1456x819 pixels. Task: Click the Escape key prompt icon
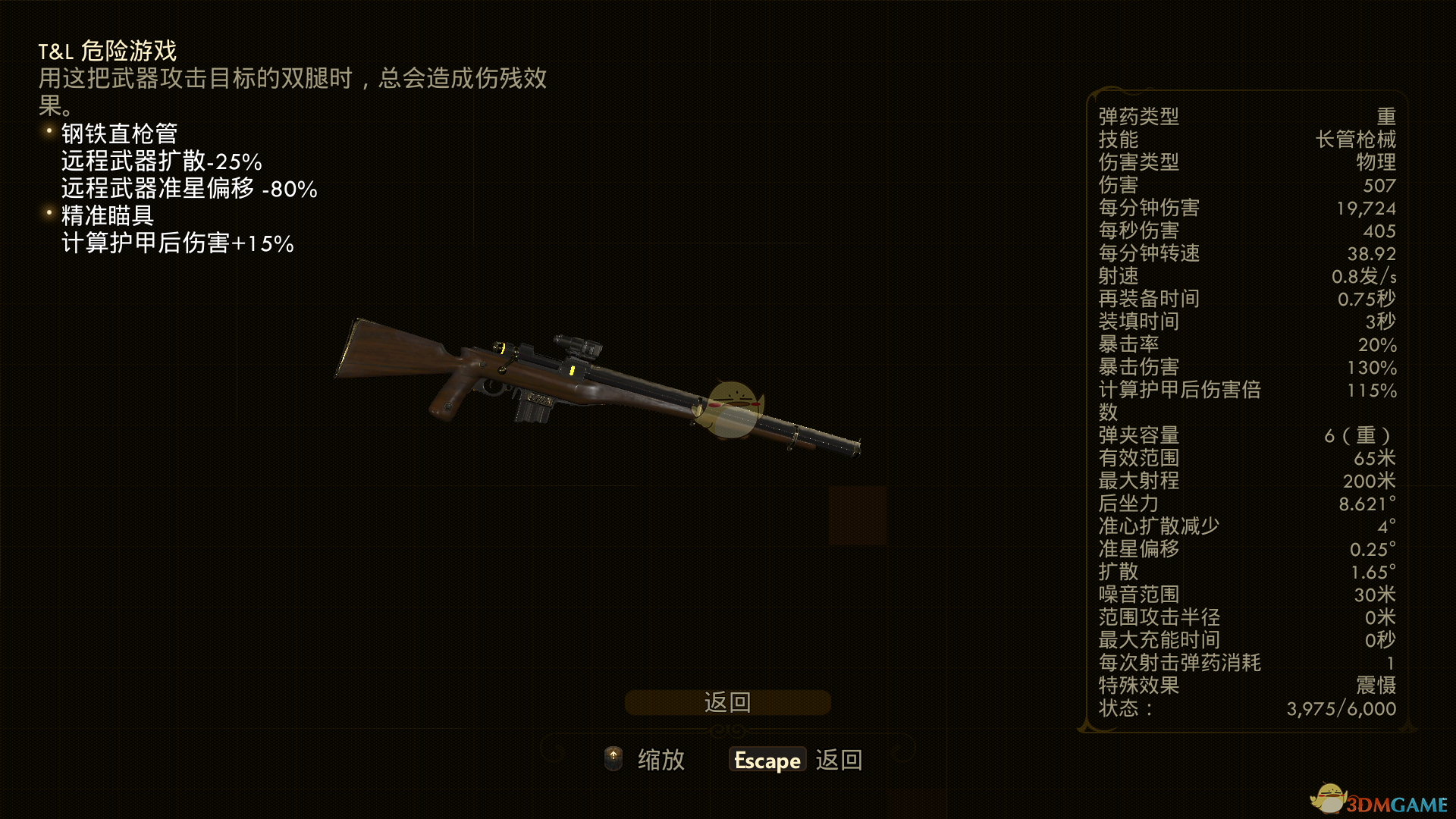pyautogui.click(x=767, y=759)
